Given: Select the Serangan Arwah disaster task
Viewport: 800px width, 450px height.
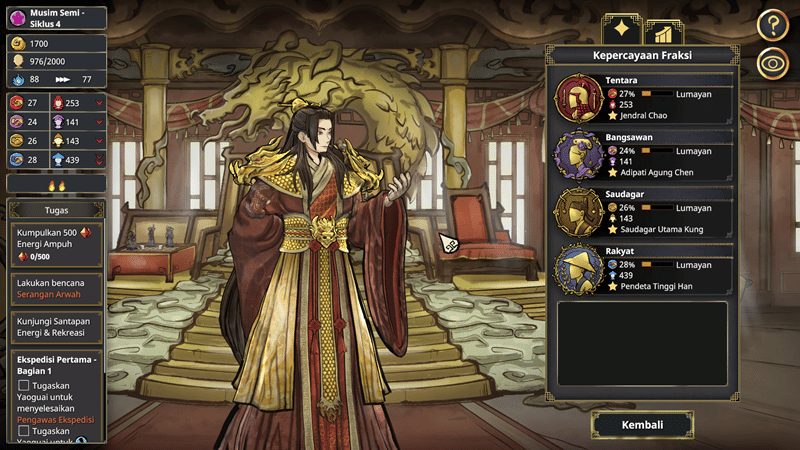Looking at the screenshot, I should (x=56, y=289).
